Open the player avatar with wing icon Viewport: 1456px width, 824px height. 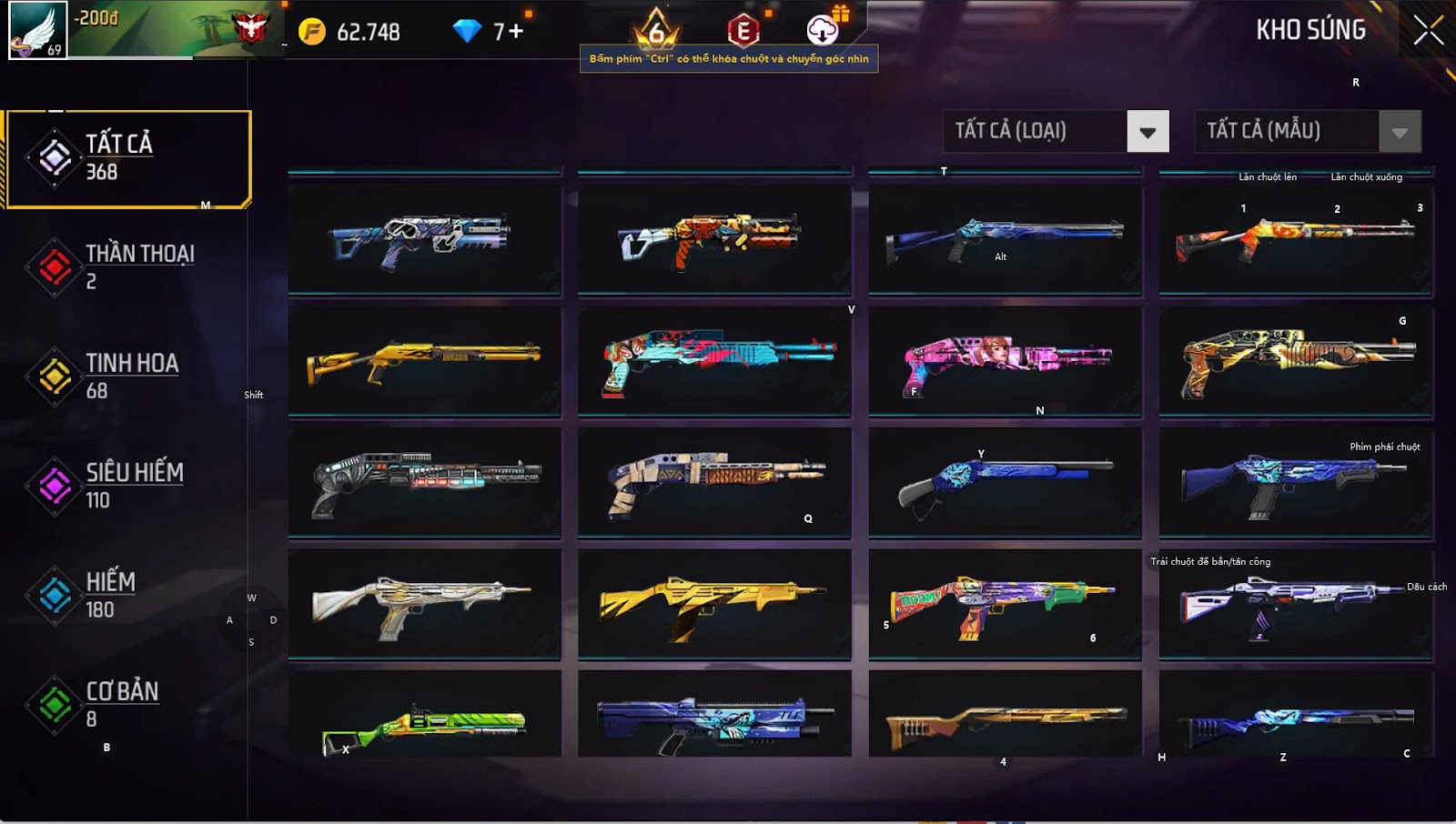pos(37,30)
